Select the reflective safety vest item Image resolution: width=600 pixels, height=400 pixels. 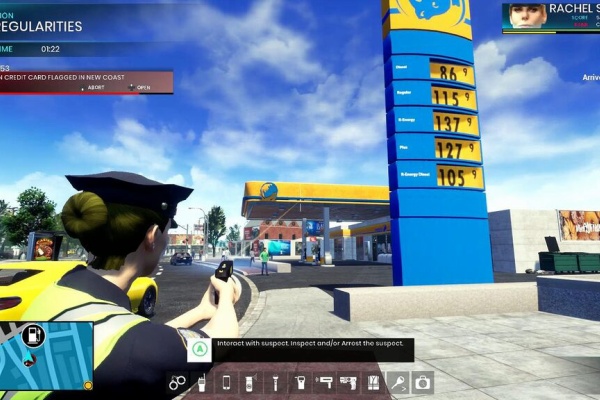tap(373, 382)
